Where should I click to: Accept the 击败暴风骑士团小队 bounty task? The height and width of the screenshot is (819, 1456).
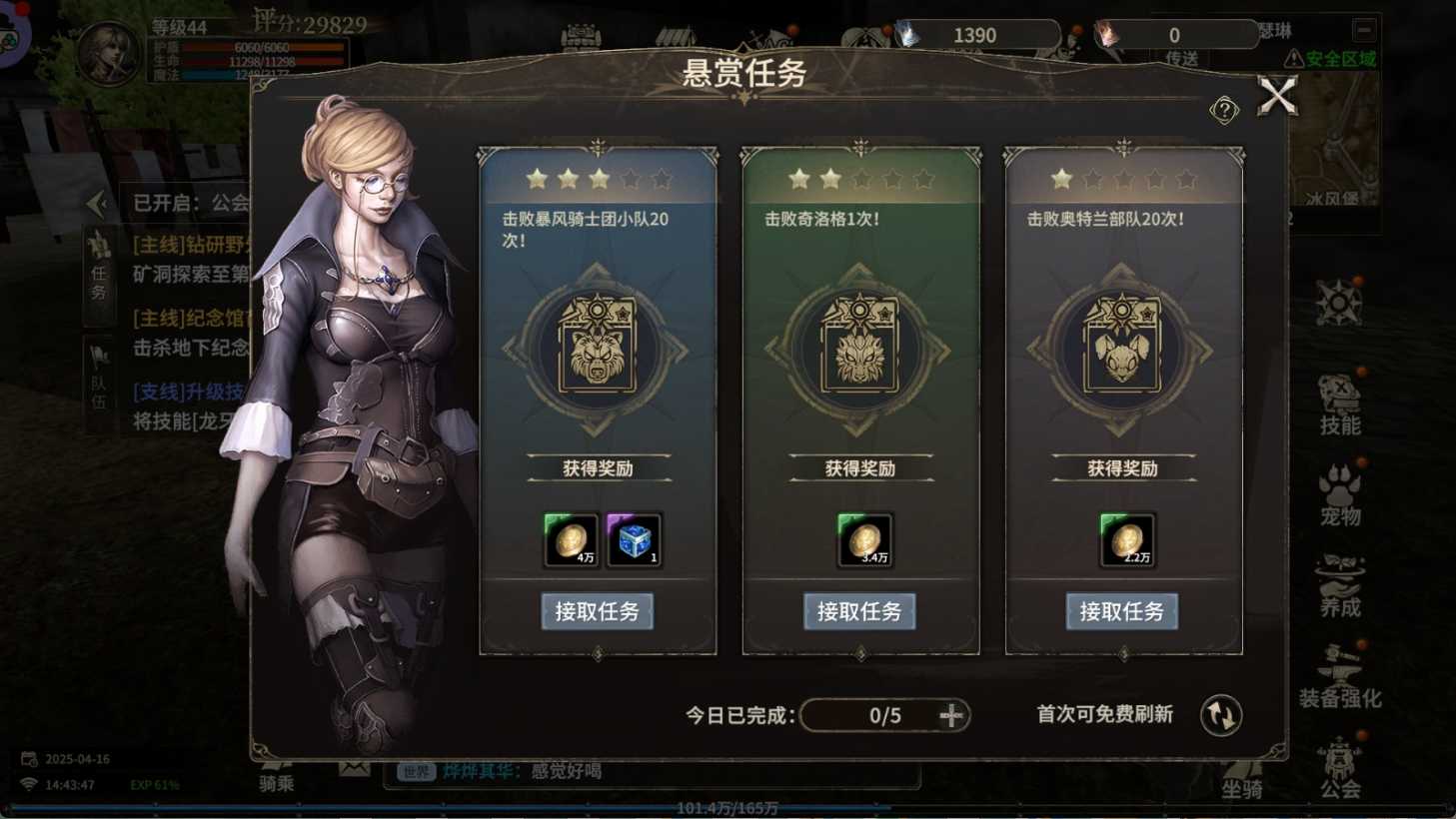click(x=598, y=611)
